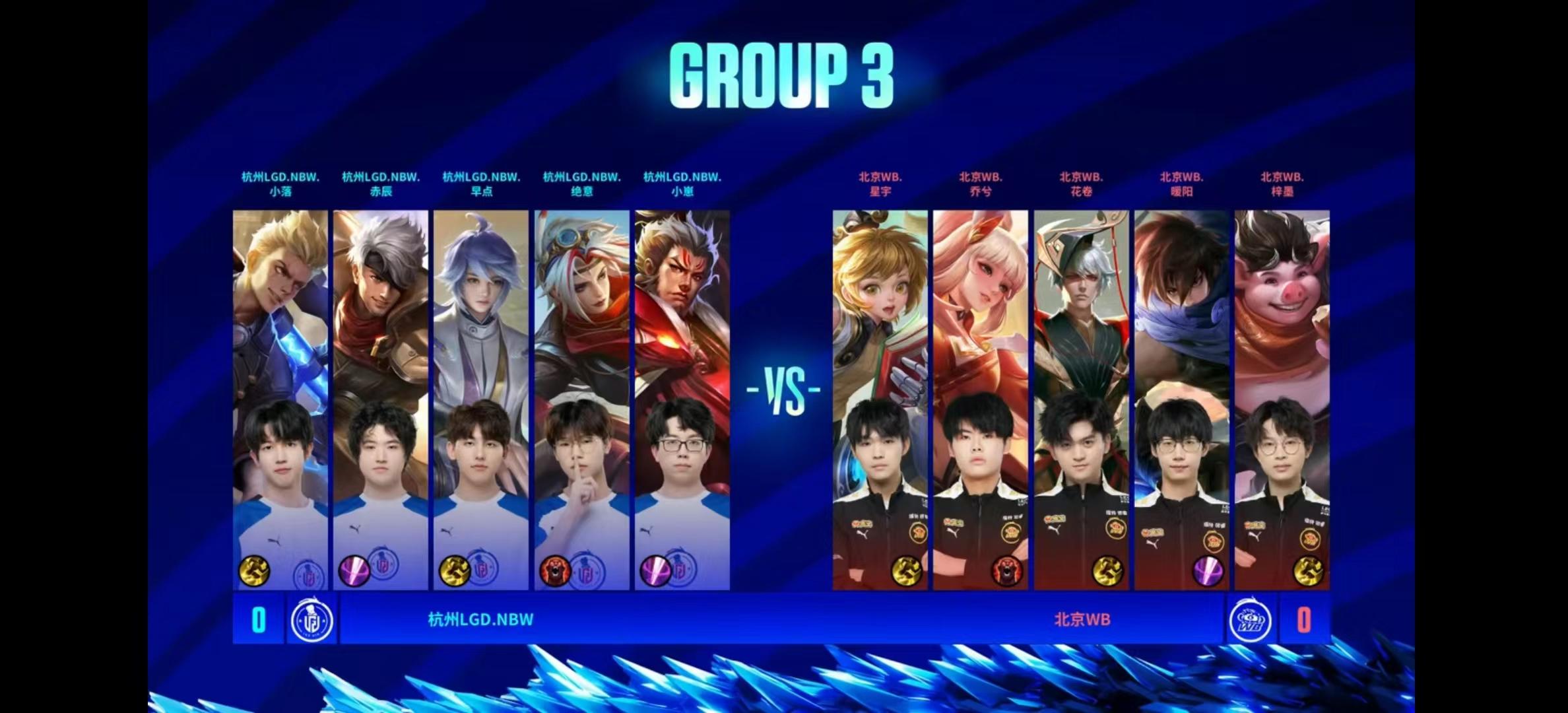Image resolution: width=1568 pixels, height=713 pixels.
Task: Choose the 乔兮 player card
Action: point(981,399)
